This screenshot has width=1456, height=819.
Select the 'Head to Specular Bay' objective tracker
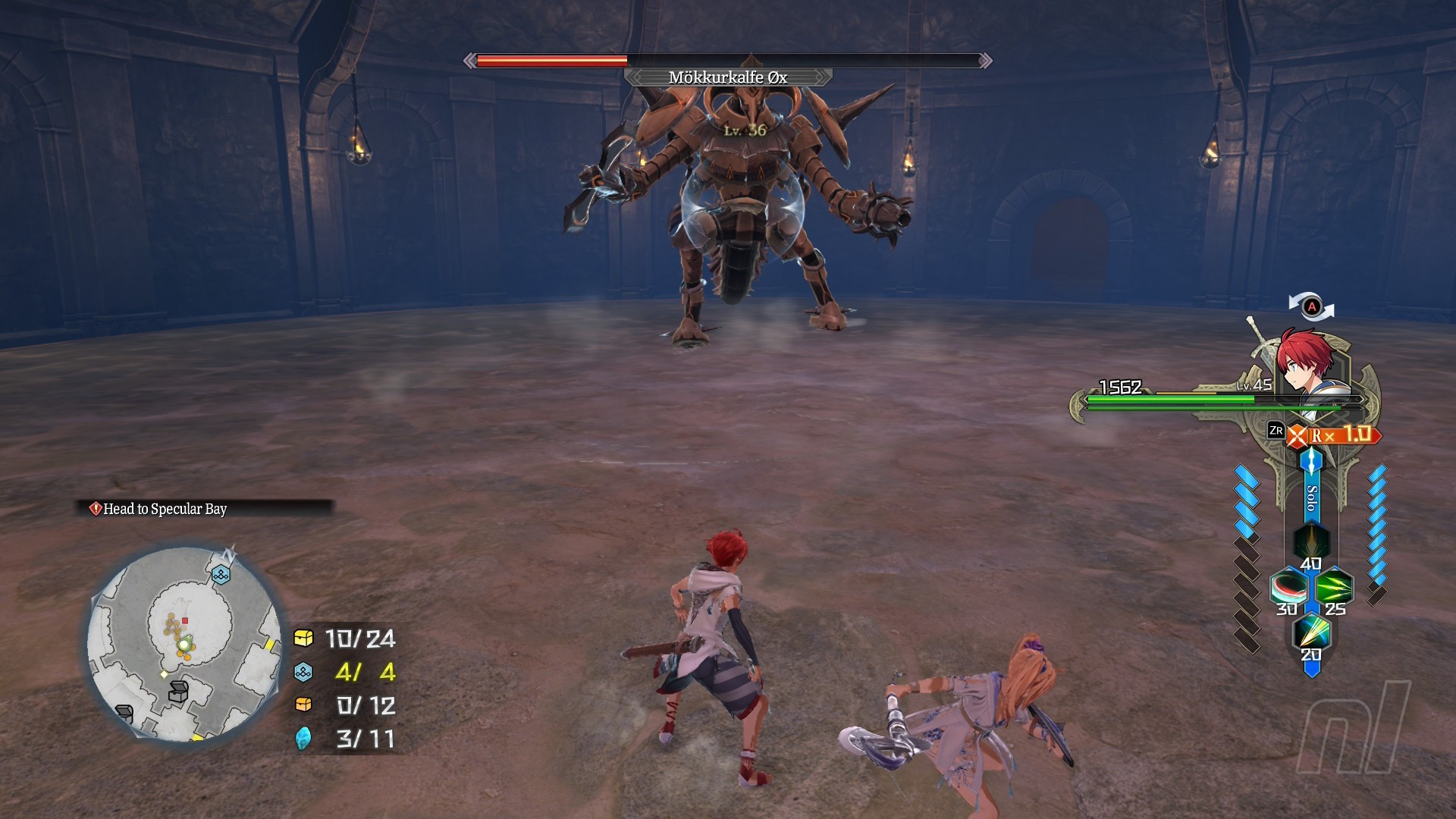(165, 509)
